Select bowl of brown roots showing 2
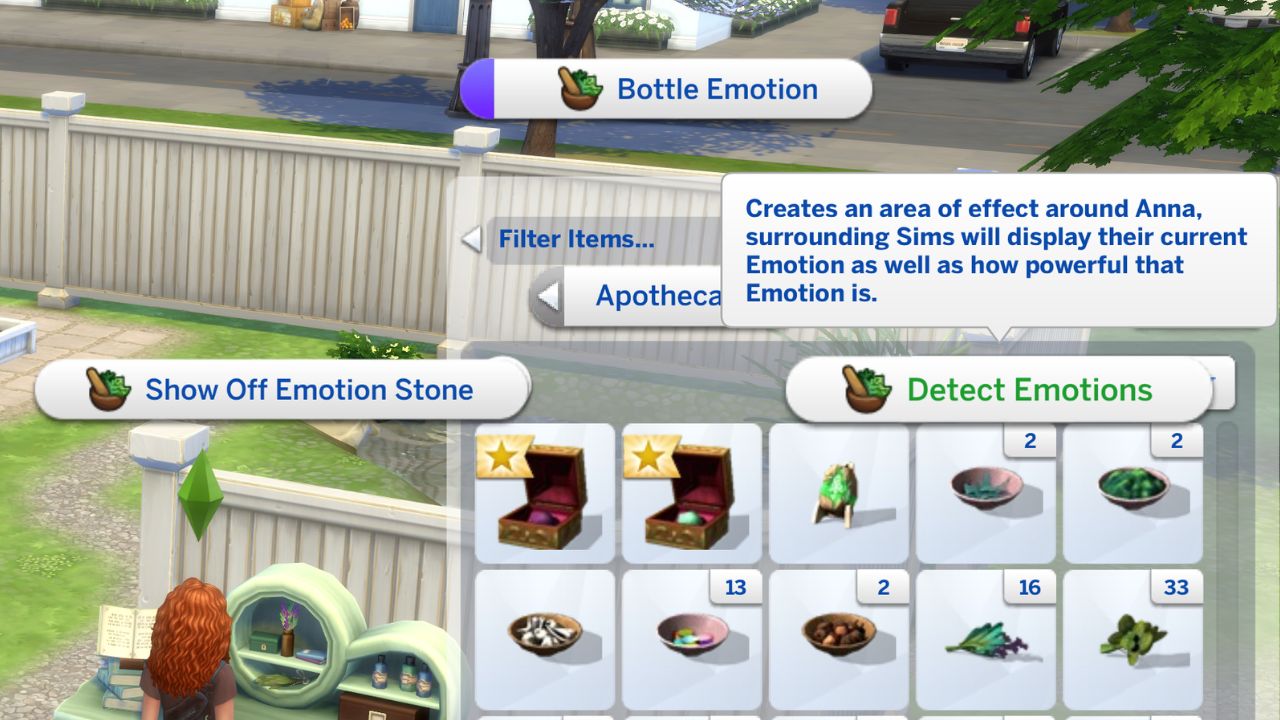1280x720 pixels. tap(840, 637)
